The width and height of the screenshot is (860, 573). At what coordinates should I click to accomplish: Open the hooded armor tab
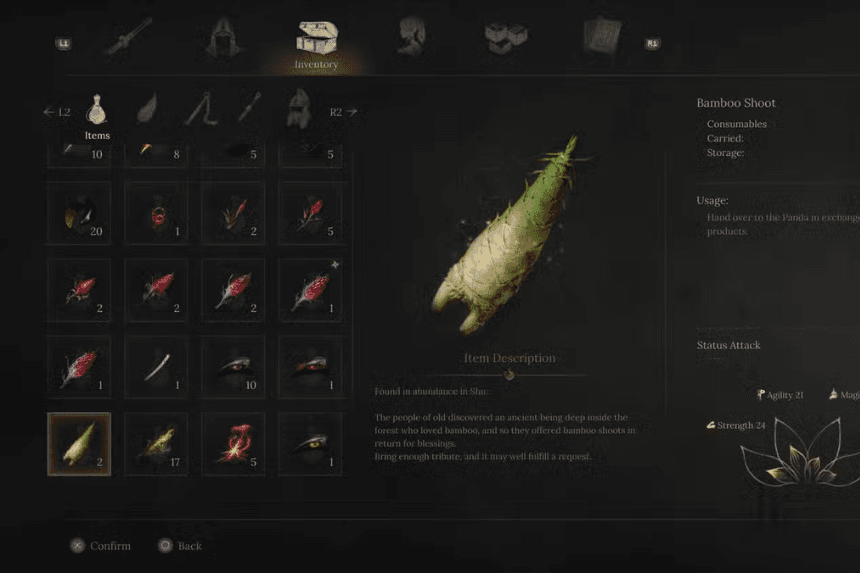224,39
